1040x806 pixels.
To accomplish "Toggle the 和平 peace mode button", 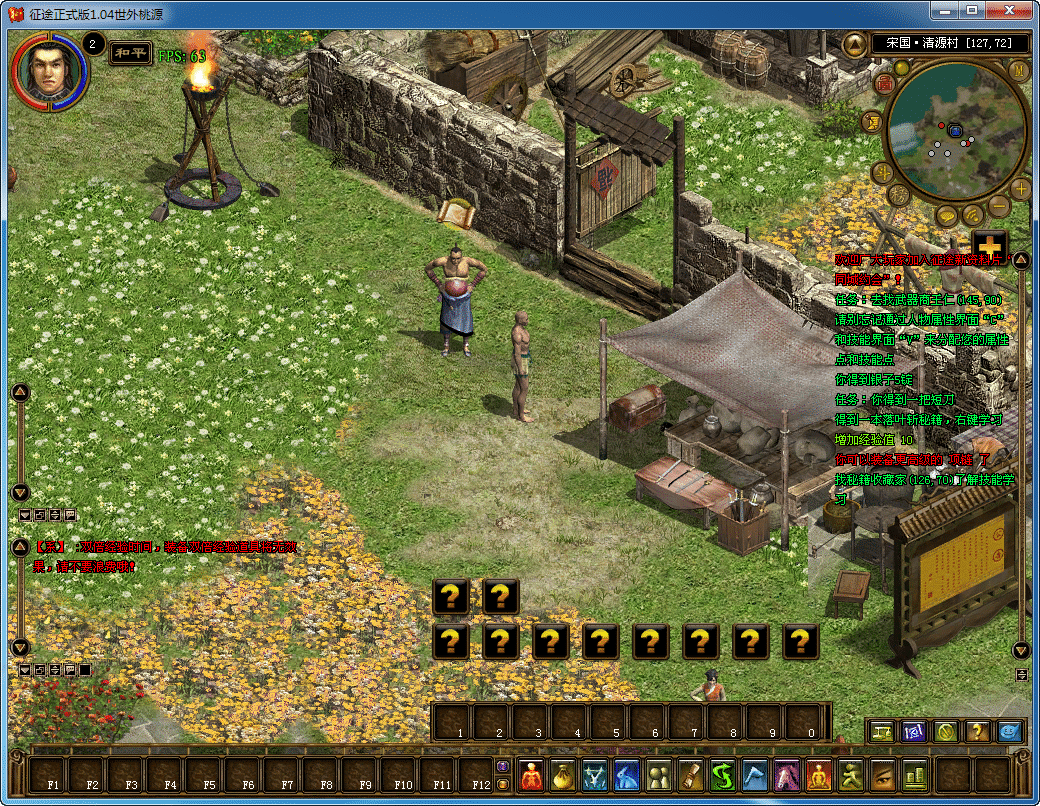I will (x=130, y=53).
